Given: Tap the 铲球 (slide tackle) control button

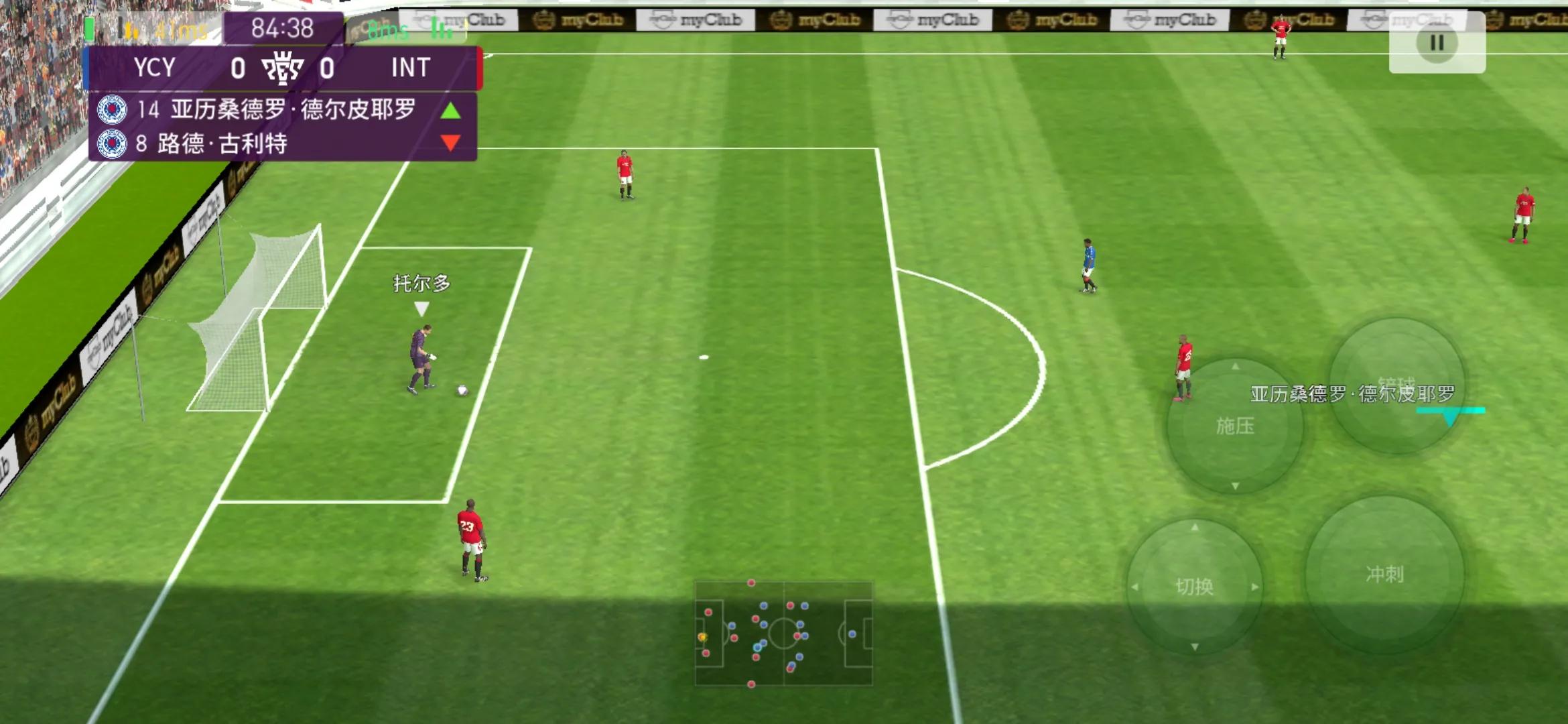Looking at the screenshot, I should pos(1396,385).
